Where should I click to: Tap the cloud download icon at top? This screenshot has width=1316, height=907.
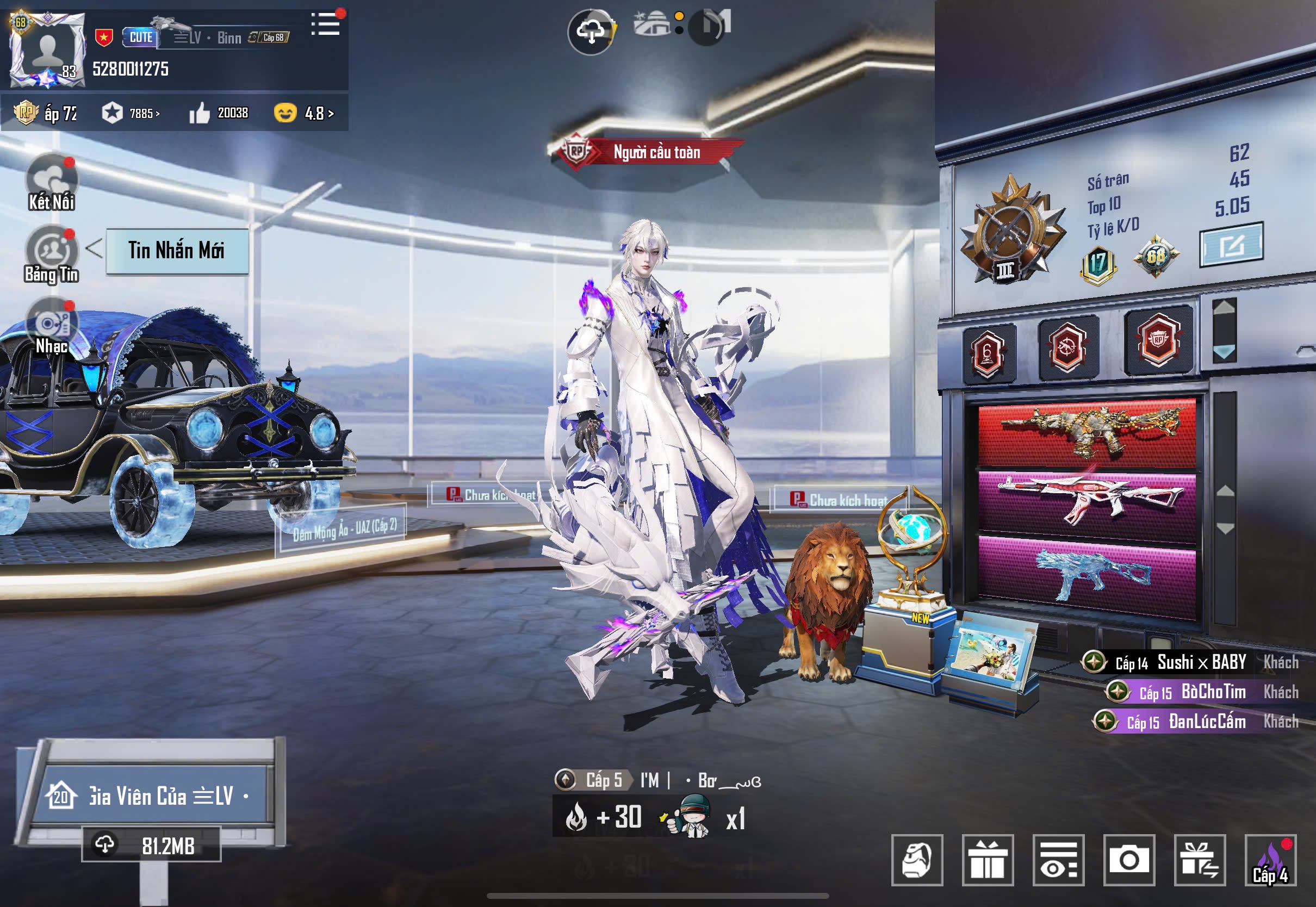point(591,32)
